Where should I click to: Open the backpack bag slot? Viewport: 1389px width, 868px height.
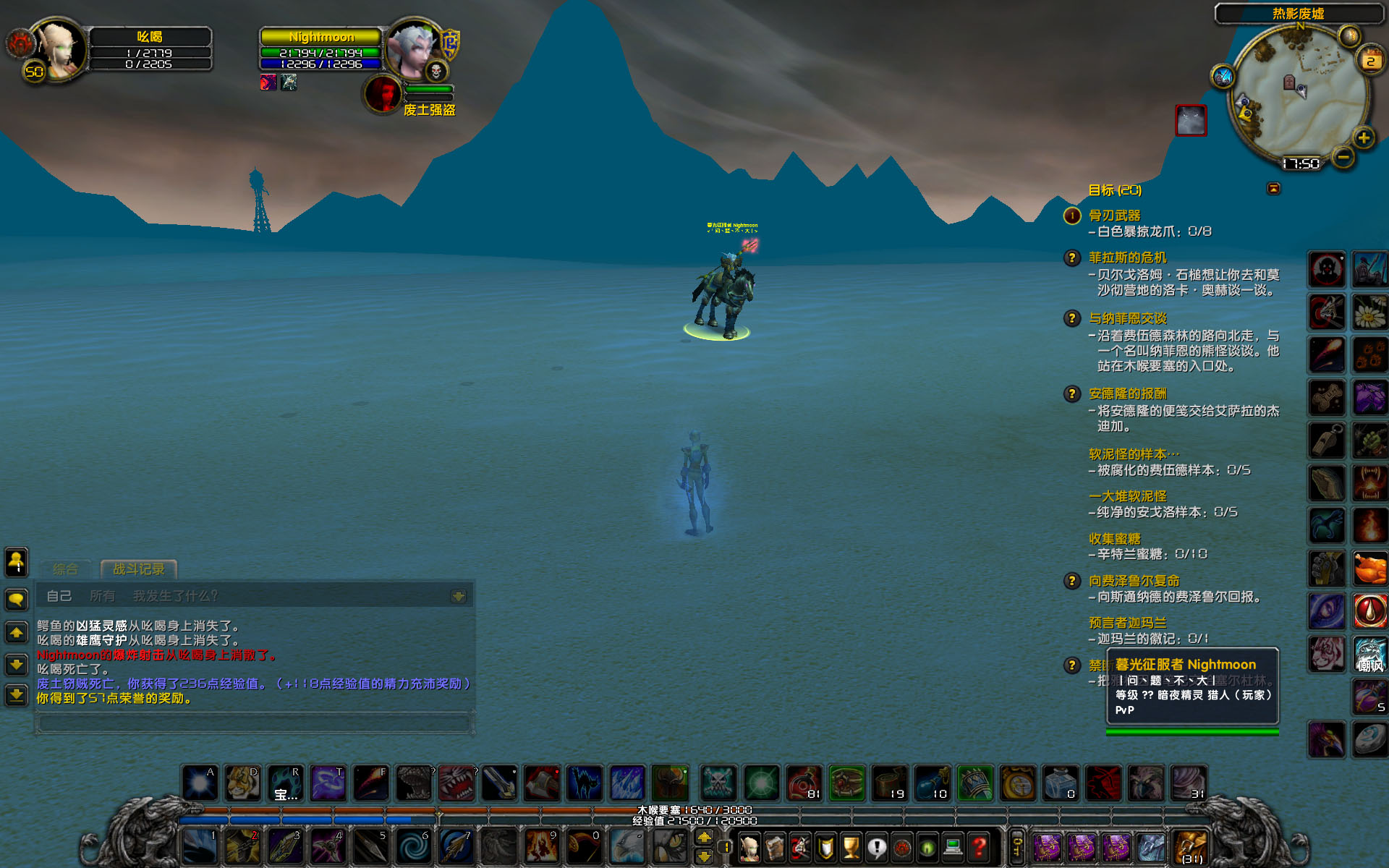(1191, 846)
